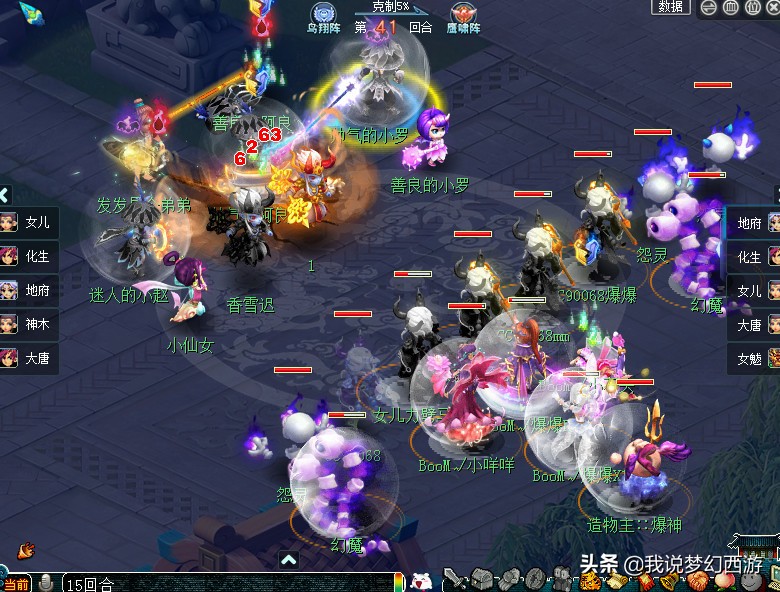Screen dimensions: 780x592
Task: Collapse the left team list arrow
Action: pyautogui.click(x=4, y=195)
